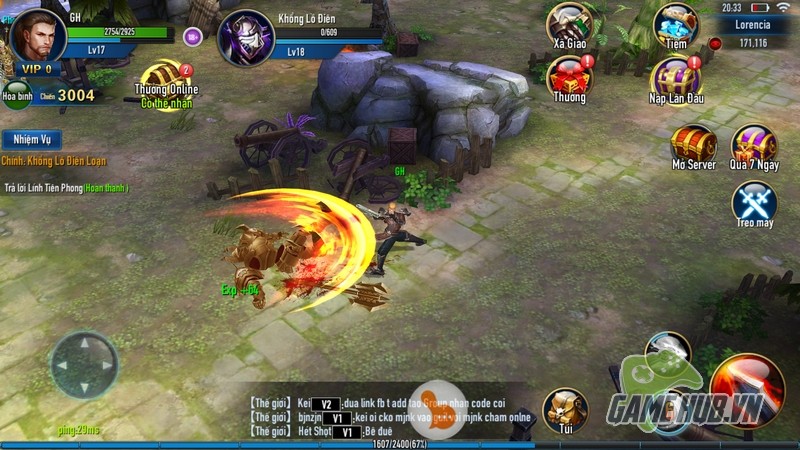Open the Mở Server event chest

pyautogui.click(x=693, y=144)
